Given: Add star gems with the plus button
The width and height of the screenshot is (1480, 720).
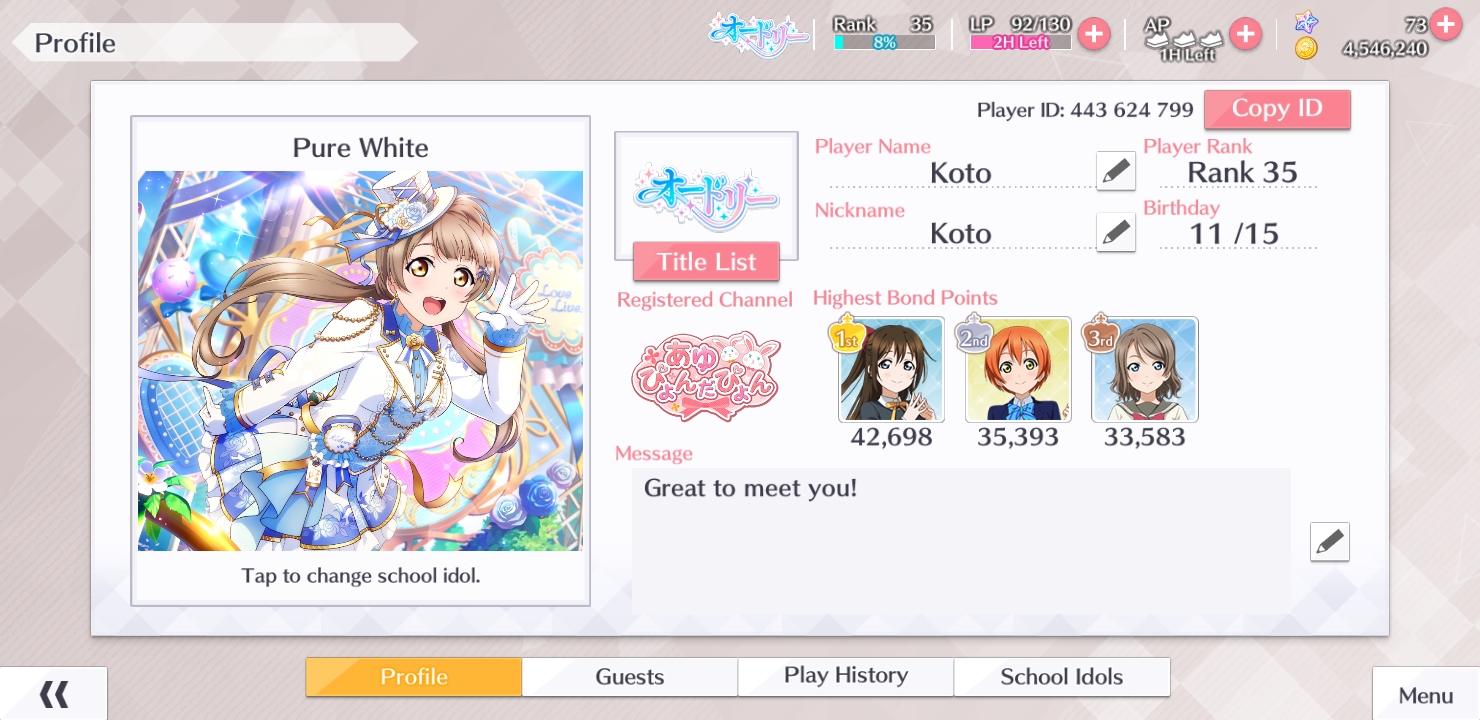Looking at the screenshot, I should (x=1445, y=23).
